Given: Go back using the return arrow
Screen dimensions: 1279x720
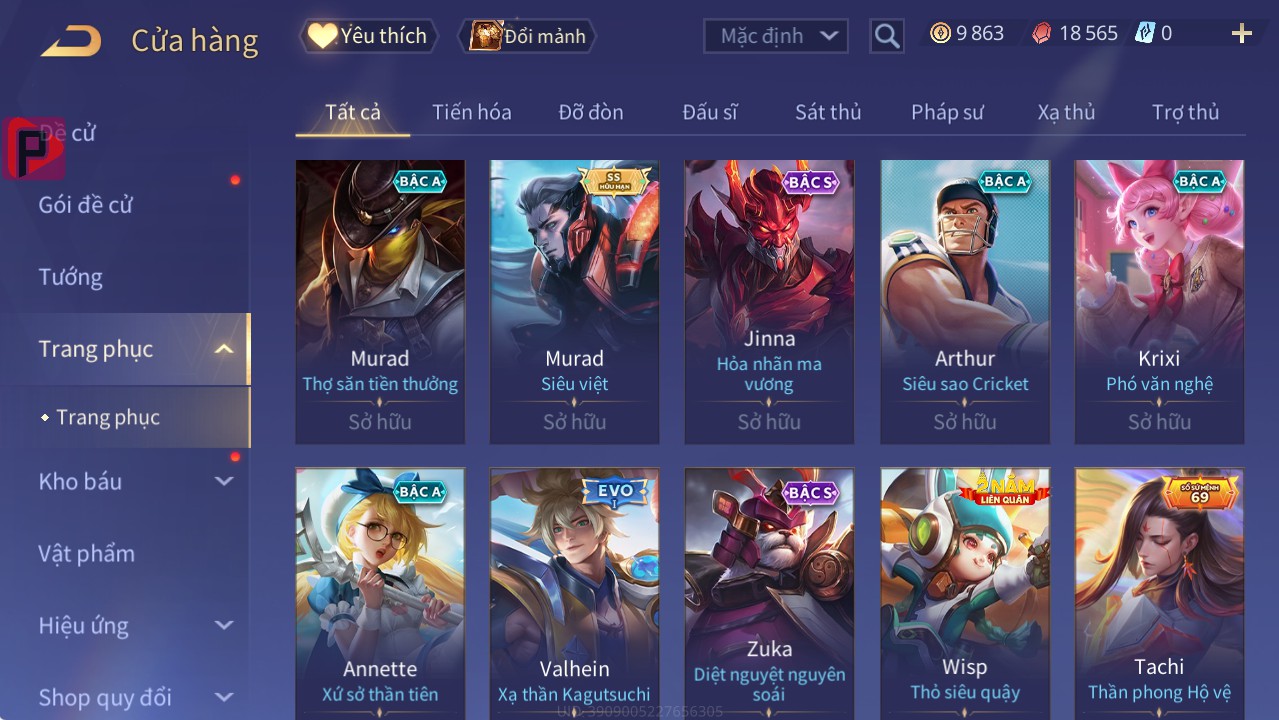Looking at the screenshot, I should pos(71,40).
